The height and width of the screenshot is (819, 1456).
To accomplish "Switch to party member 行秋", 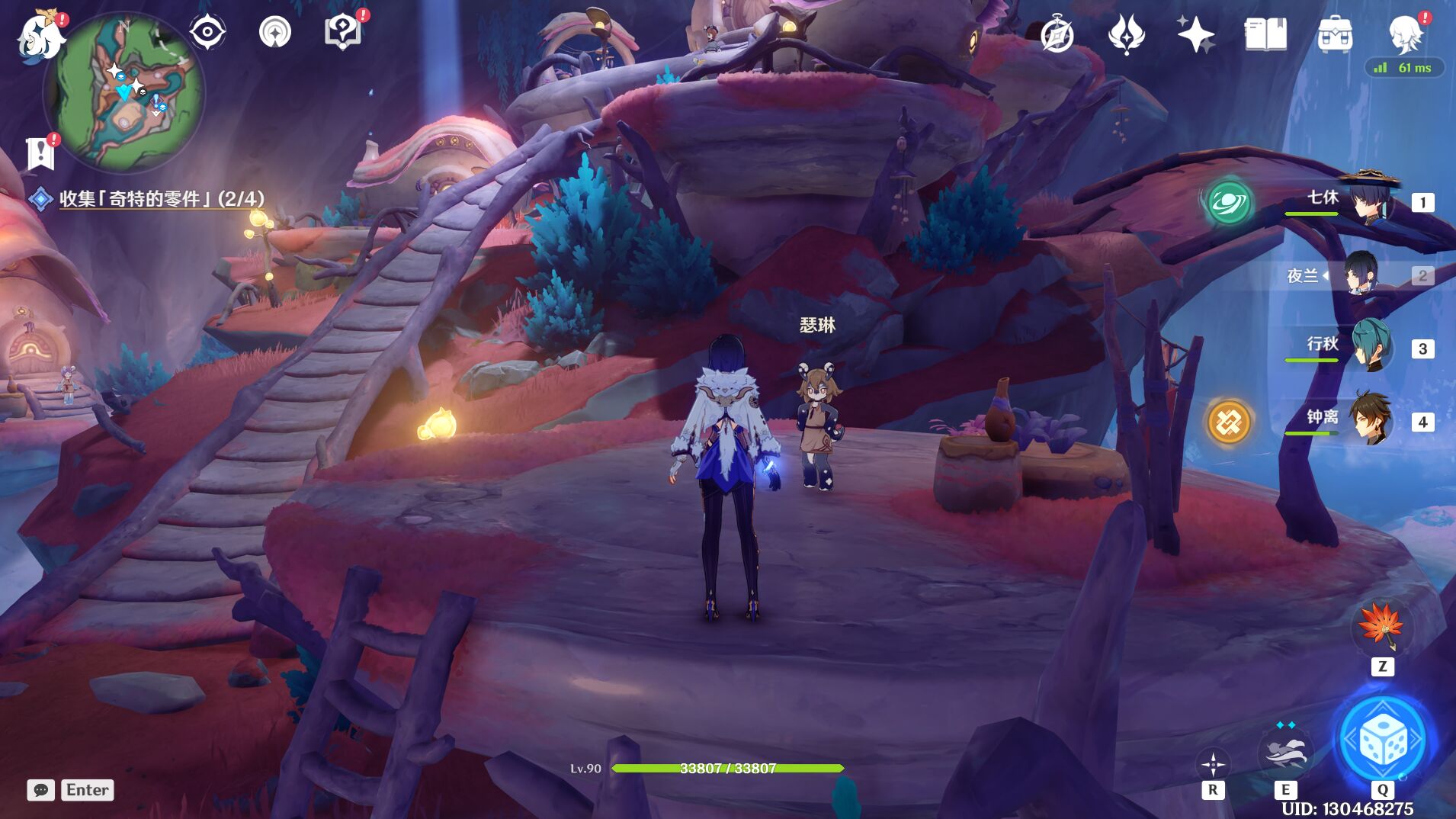I will pyautogui.click(x=1371, y=348).
